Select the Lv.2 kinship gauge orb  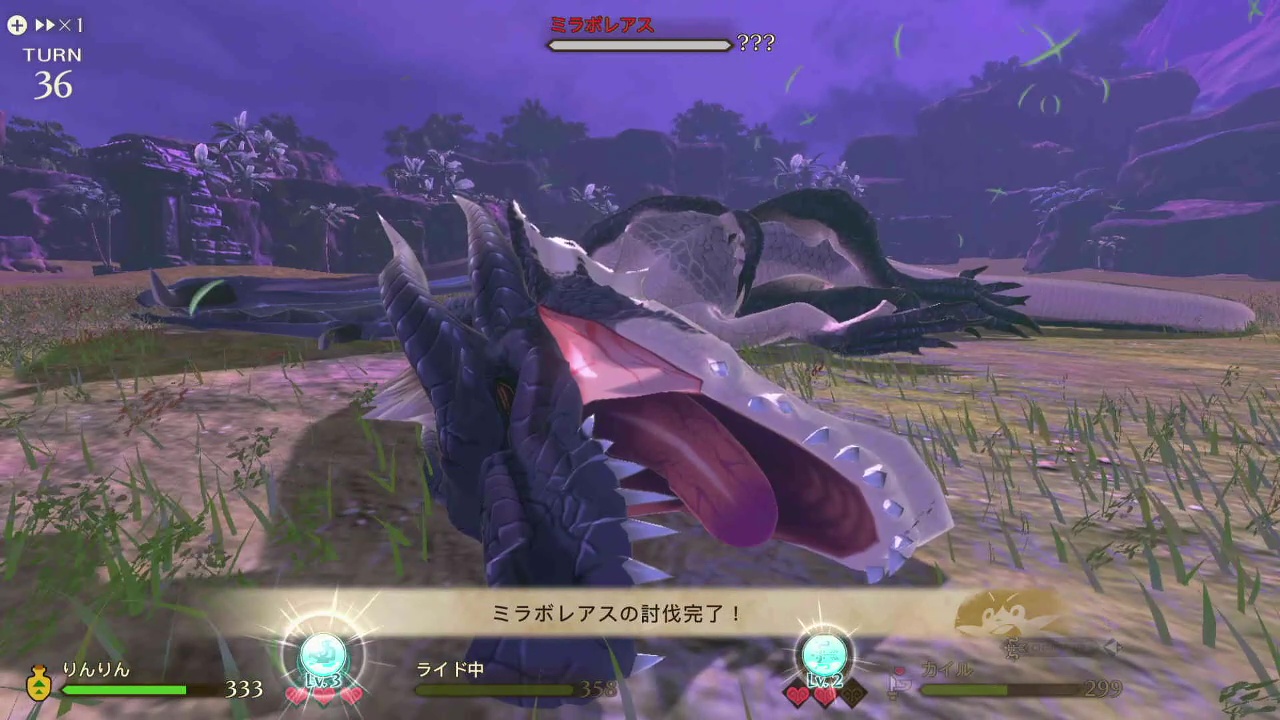[824, 656]
